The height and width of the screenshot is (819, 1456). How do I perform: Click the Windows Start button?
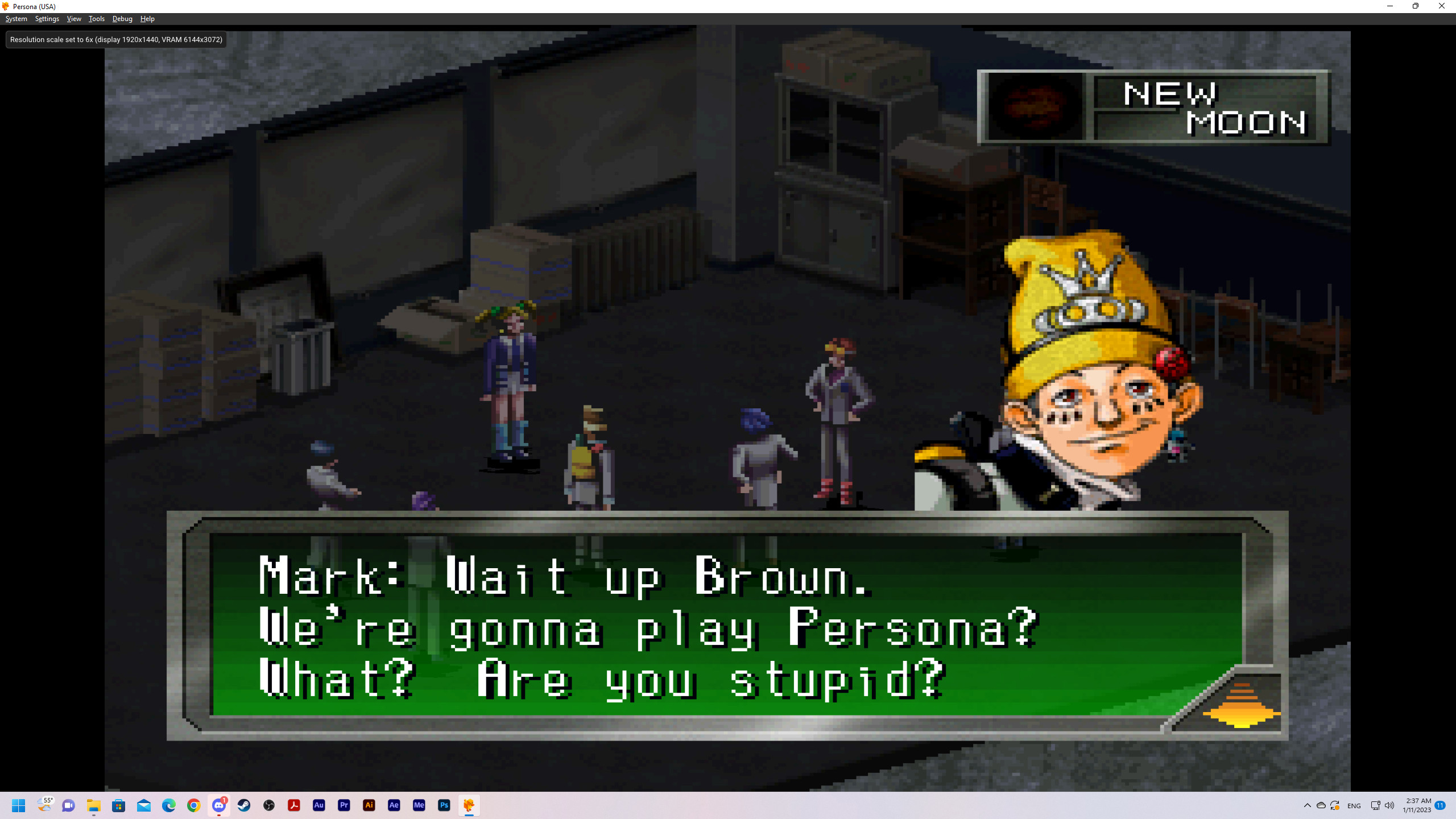point(18,805)
